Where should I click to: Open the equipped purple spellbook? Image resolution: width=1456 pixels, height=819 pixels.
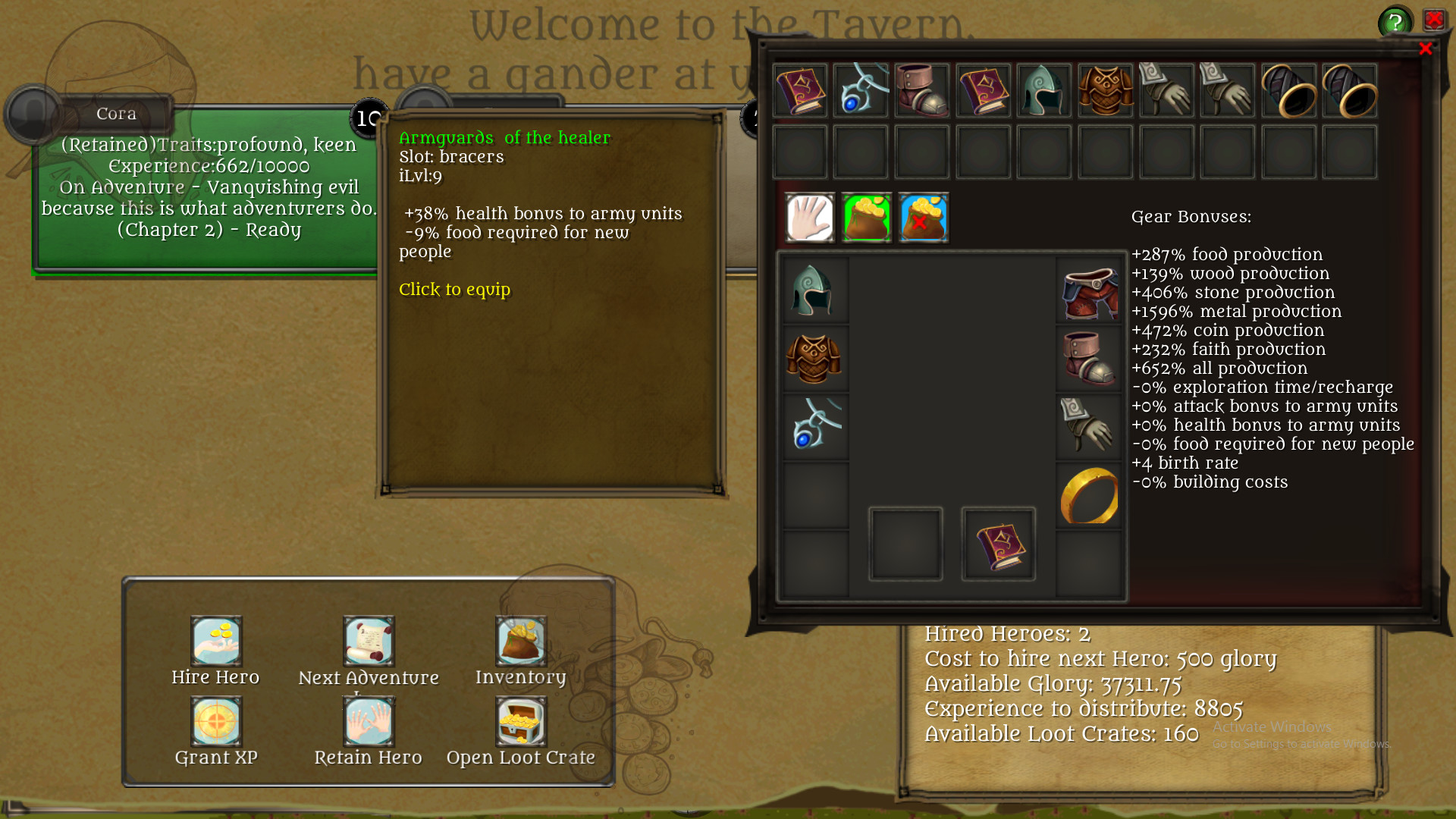pyautogui.click(x=998, y=543)
